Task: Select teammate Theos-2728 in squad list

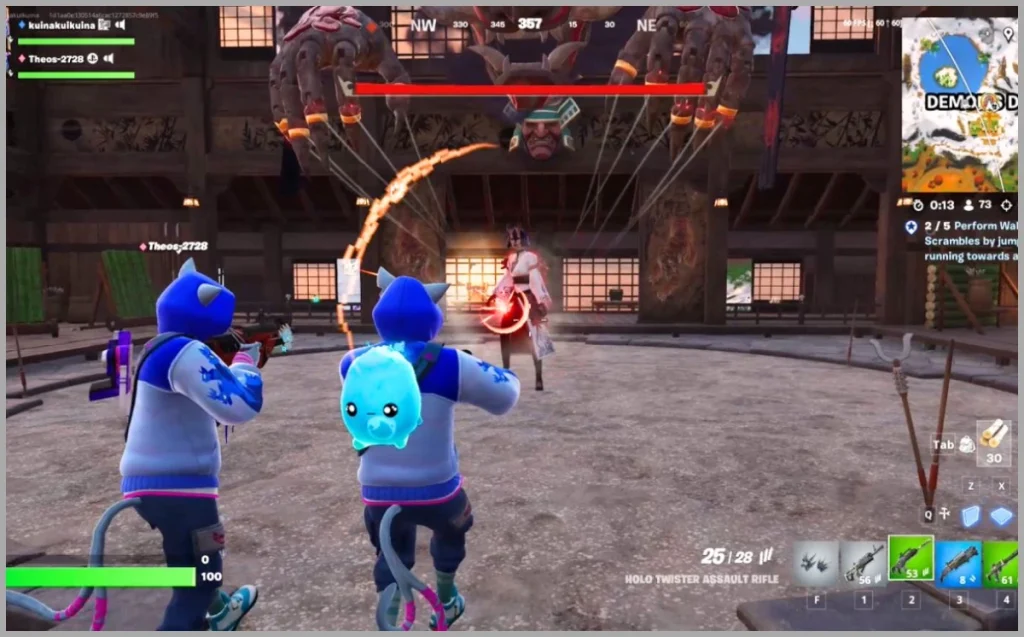Action: click(x=54, y=59)
